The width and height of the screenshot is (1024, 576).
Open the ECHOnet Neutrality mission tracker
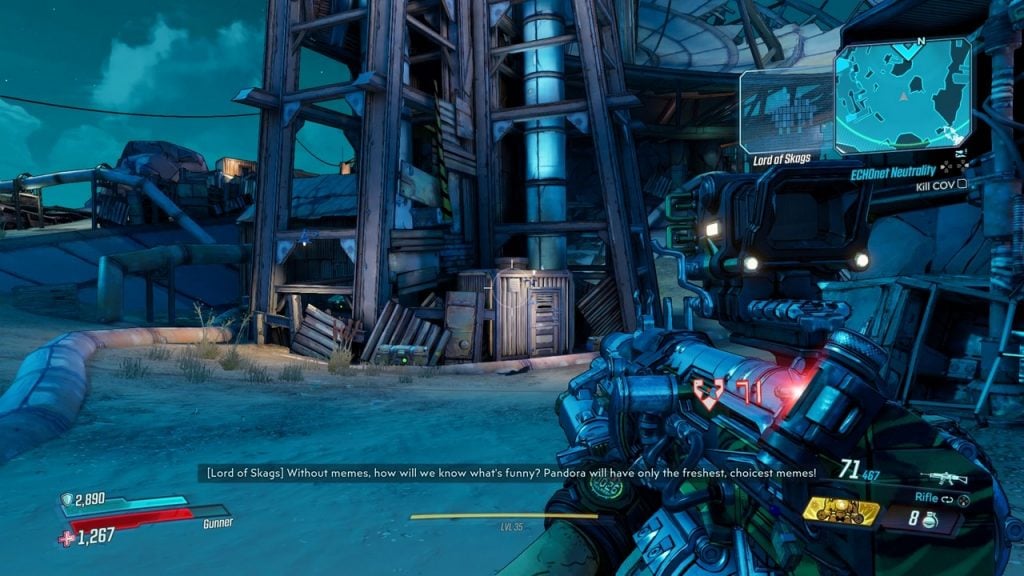pos(891,172)
